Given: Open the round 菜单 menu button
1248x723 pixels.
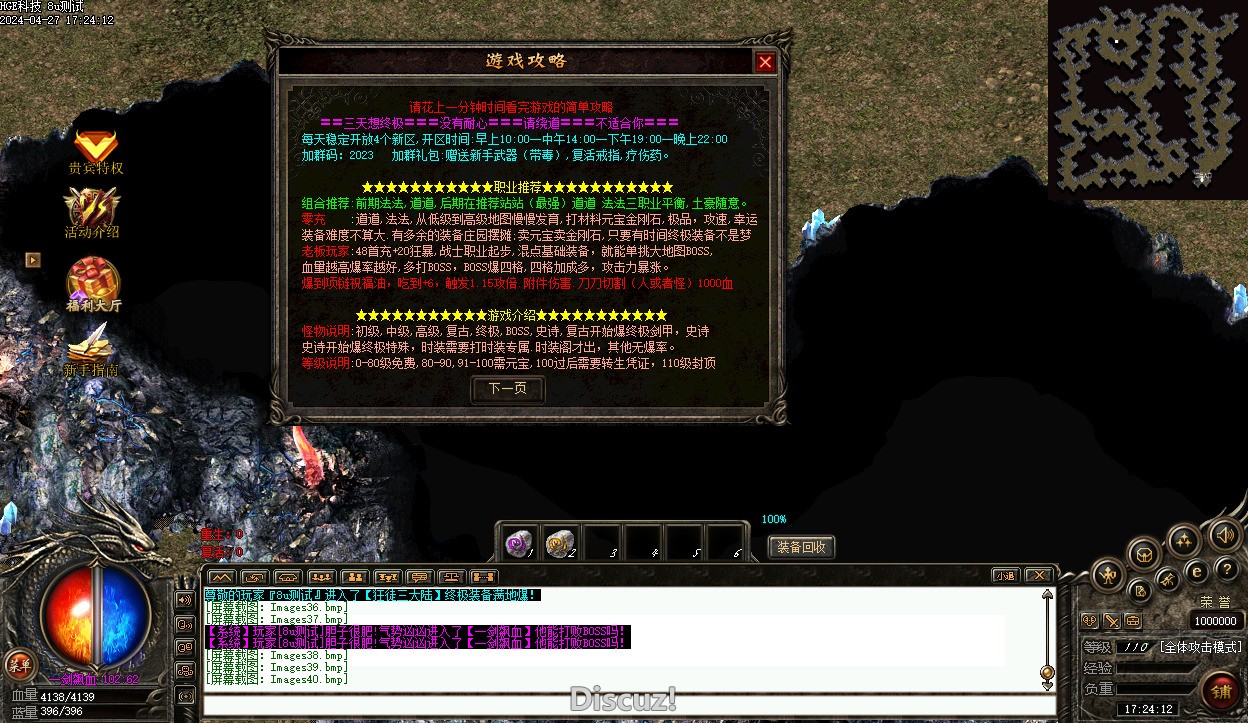Looking at the screenshot, I should 18,662.
